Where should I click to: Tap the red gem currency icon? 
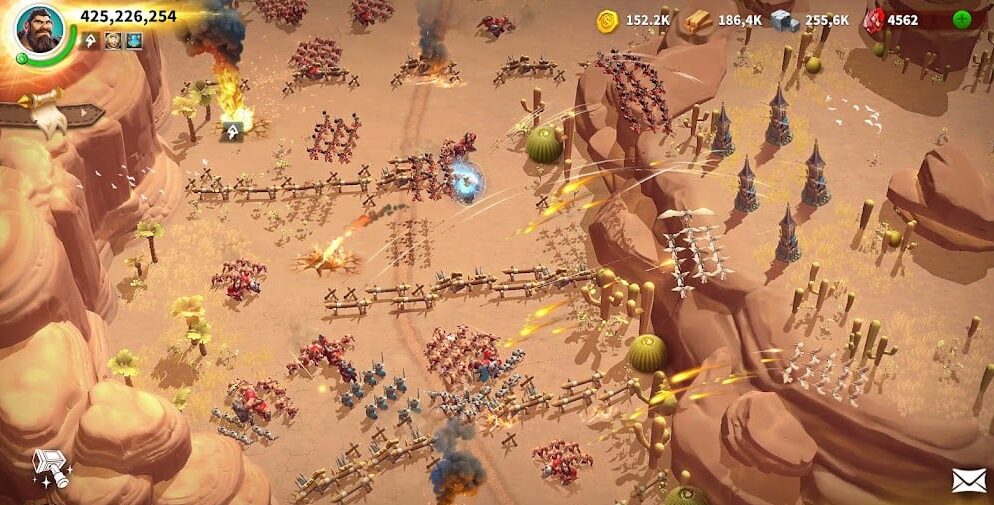(x=873, y=20)
